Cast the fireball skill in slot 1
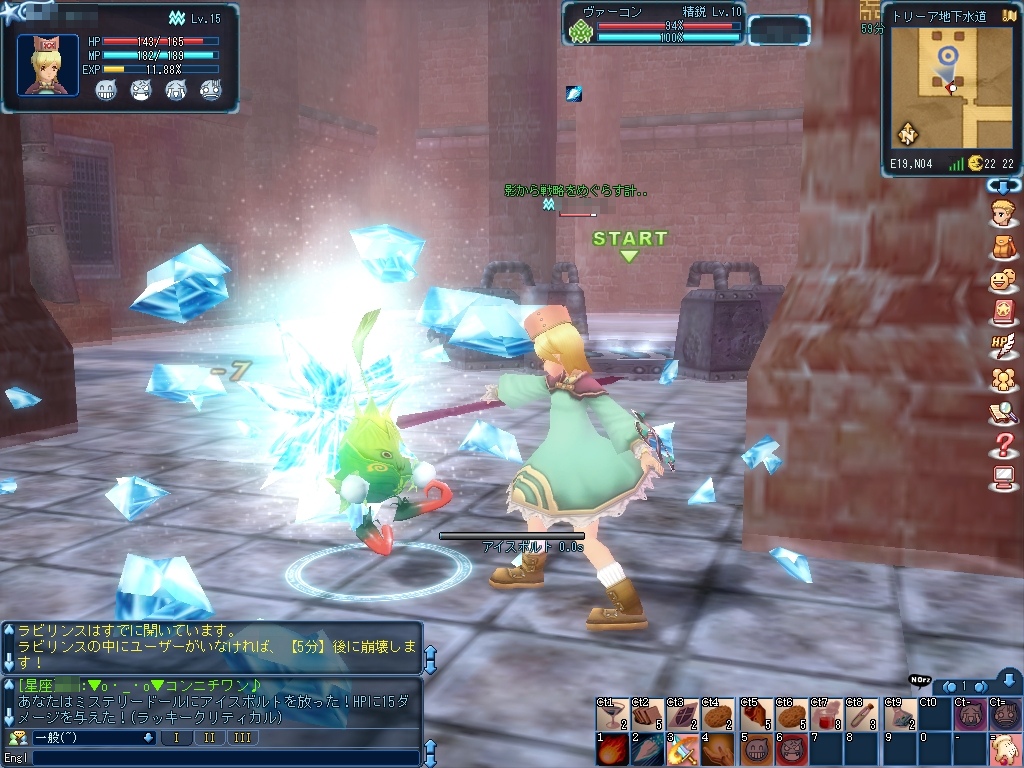 [611, 749]
